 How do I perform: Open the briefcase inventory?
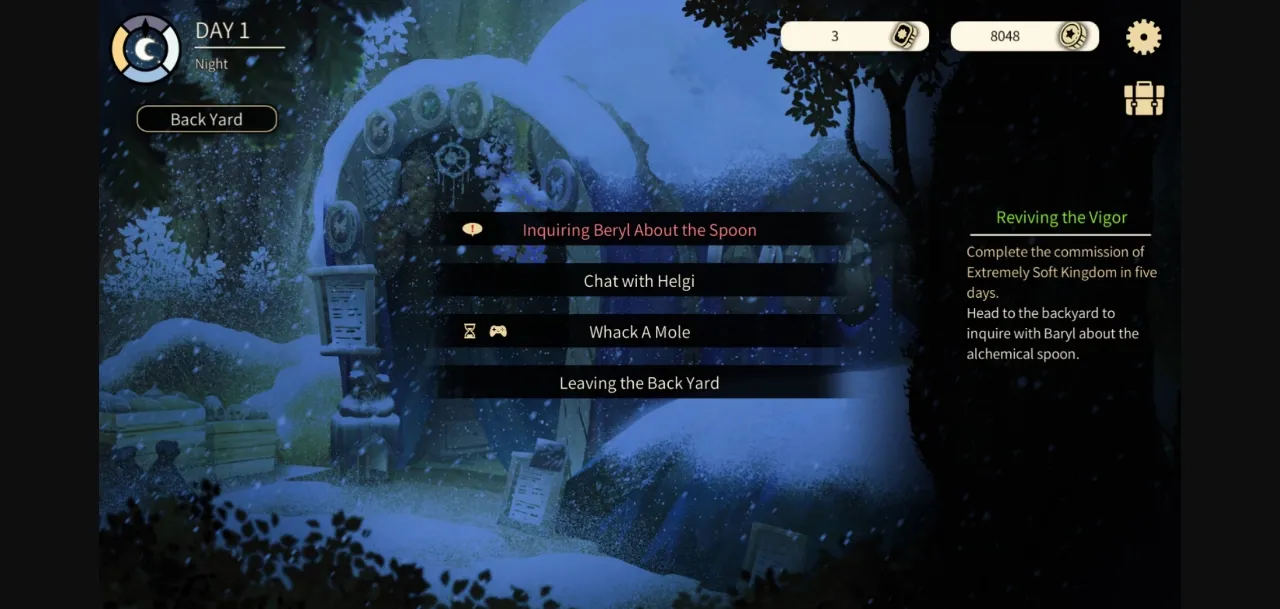(1144, 99)
